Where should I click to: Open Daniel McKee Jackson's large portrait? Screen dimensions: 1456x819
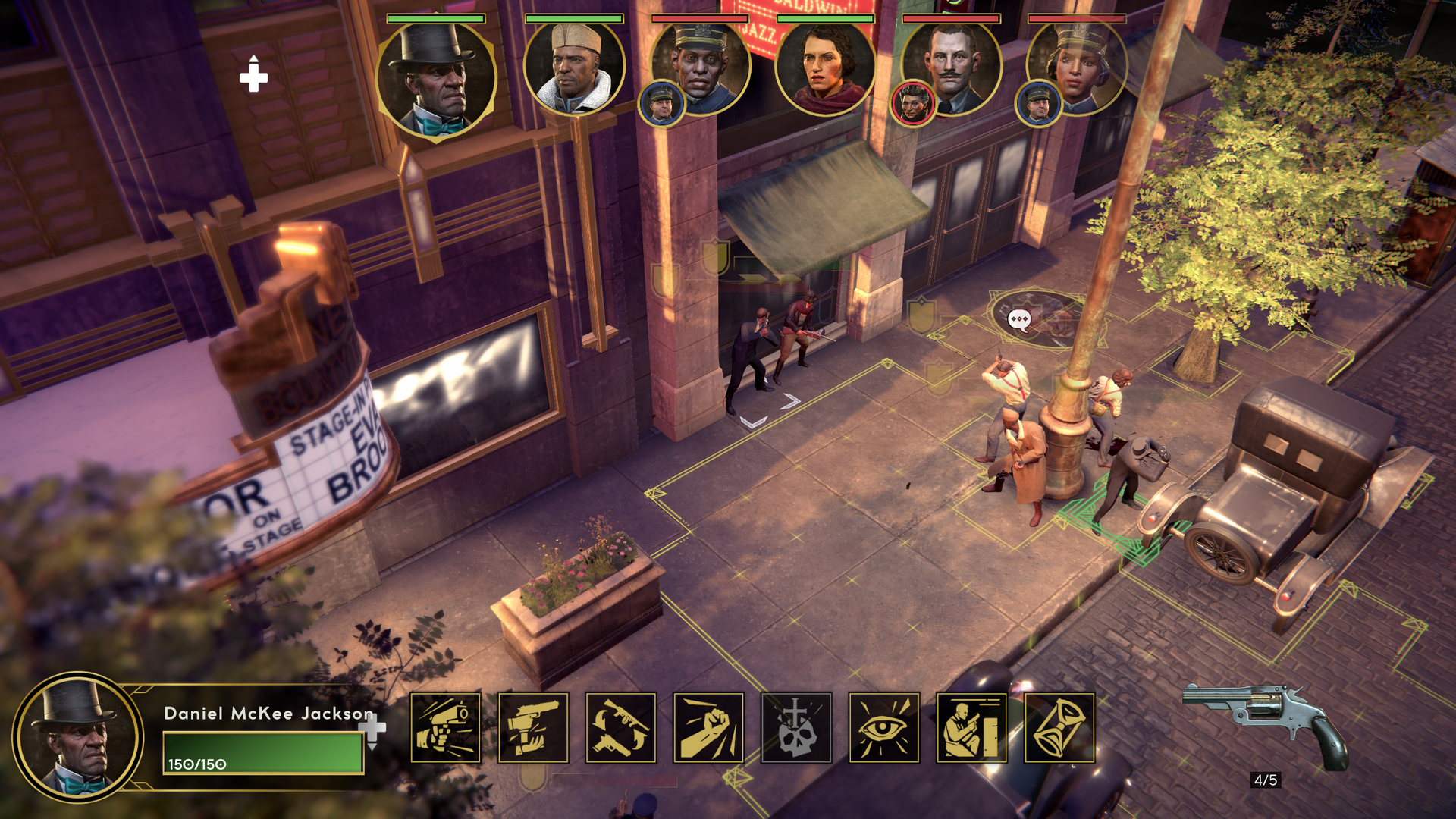coord(77,737)
